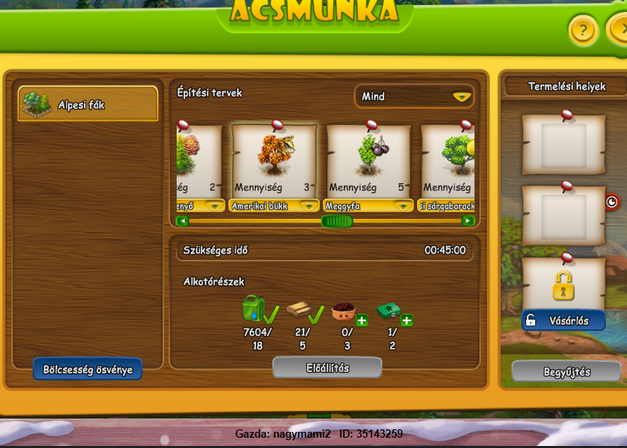Select the wooden planks ingredient
This screenshot has height=448, width=627.
pyautogui.click(x=299, y=308)
